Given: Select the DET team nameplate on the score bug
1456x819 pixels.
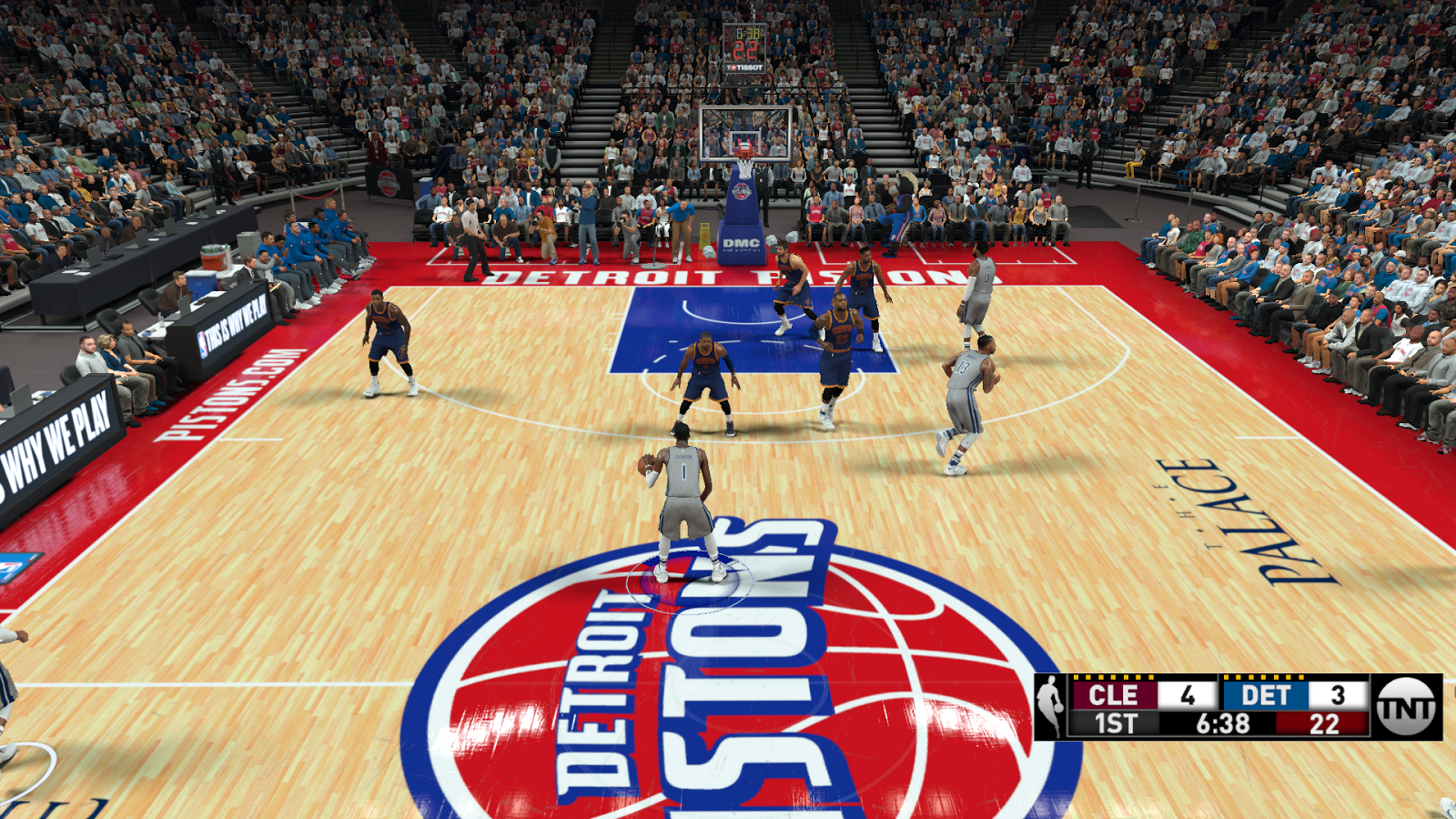Looking at the screenshot, I should coord(1265,694).
